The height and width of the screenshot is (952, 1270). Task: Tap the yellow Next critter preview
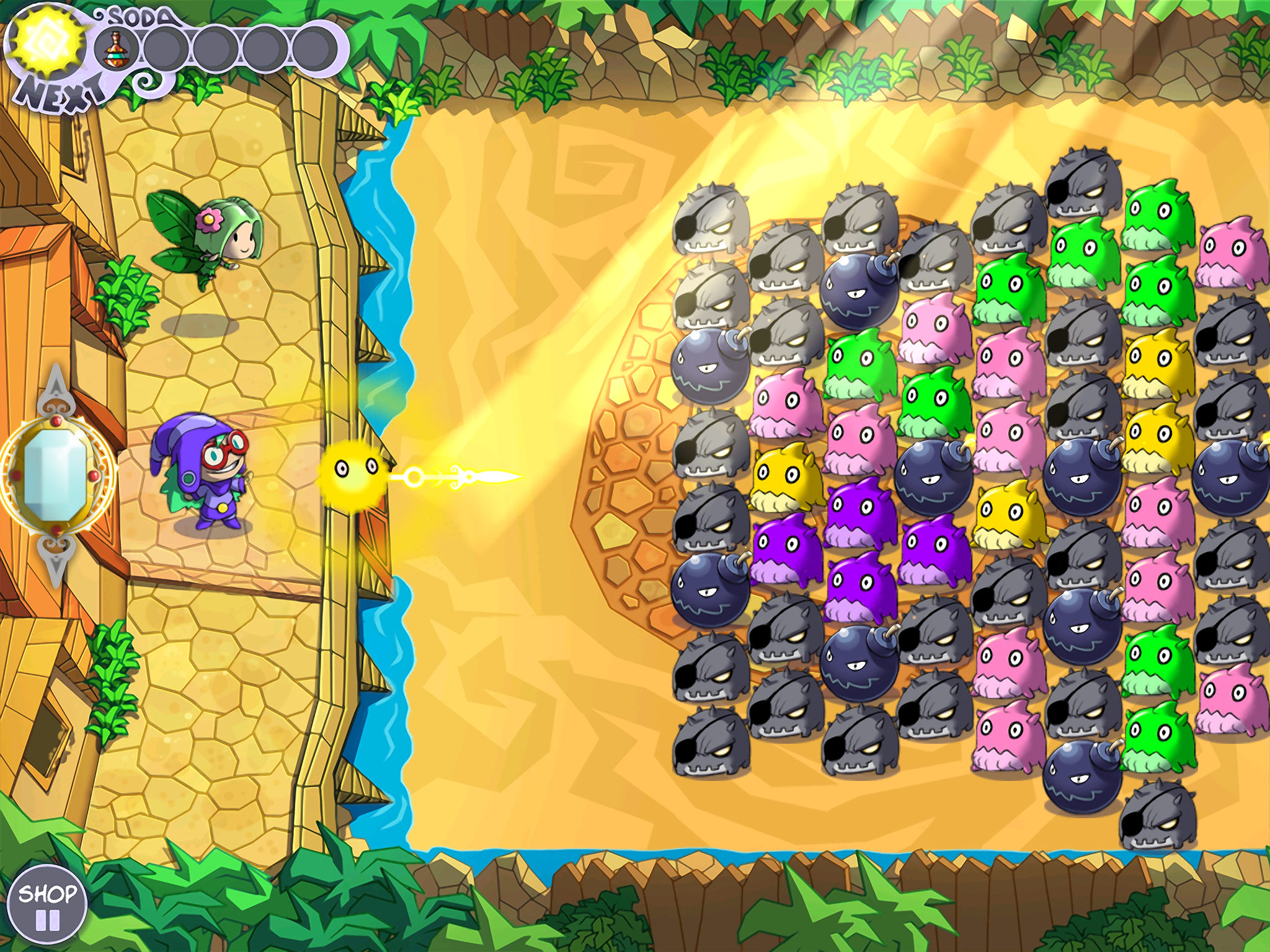point(47,41)
